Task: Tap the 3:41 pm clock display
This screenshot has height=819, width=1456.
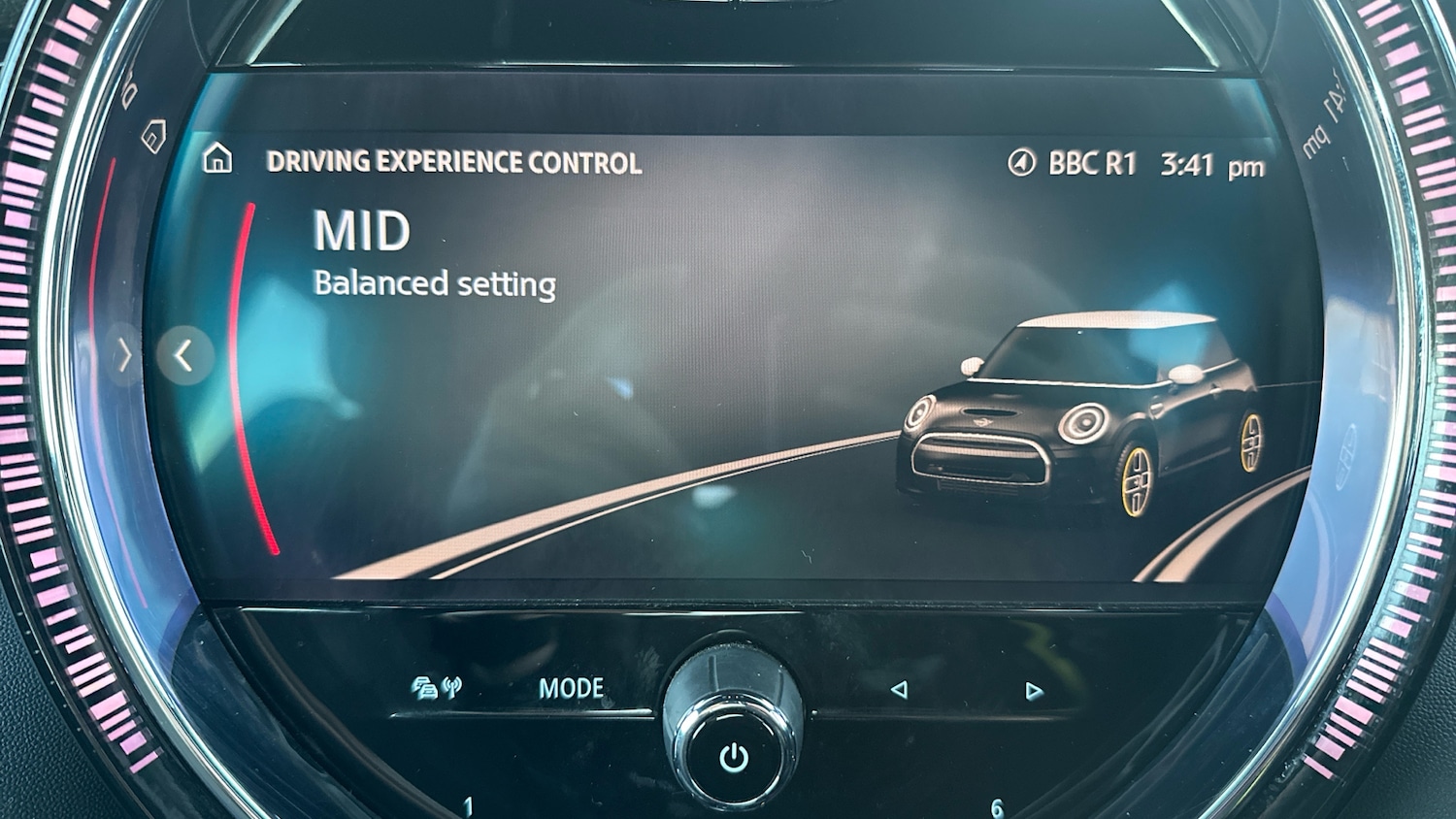Action: point(1207,164)
